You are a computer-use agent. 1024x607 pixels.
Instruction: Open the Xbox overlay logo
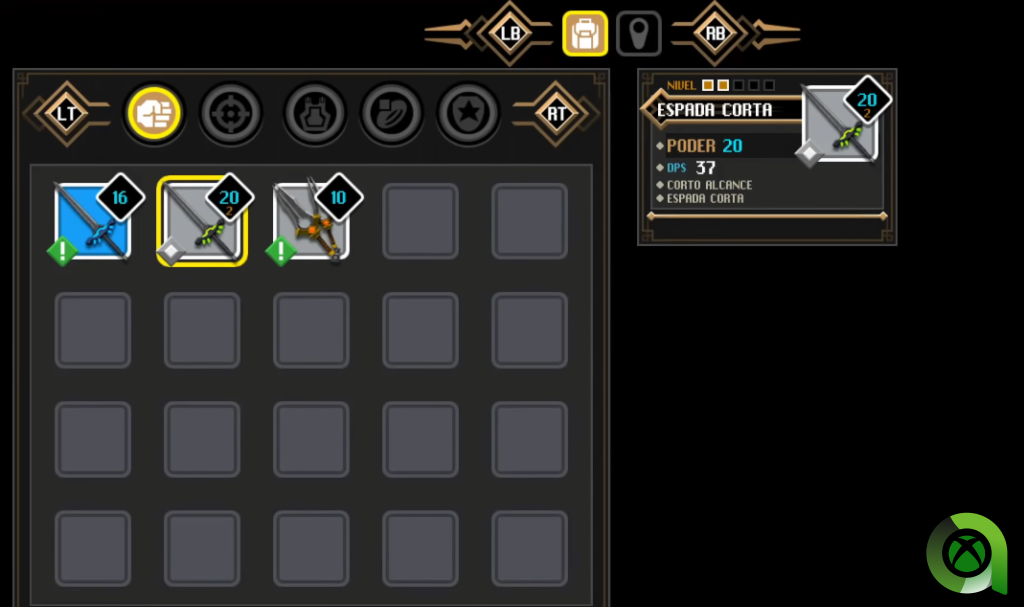(x=966, y=554)
